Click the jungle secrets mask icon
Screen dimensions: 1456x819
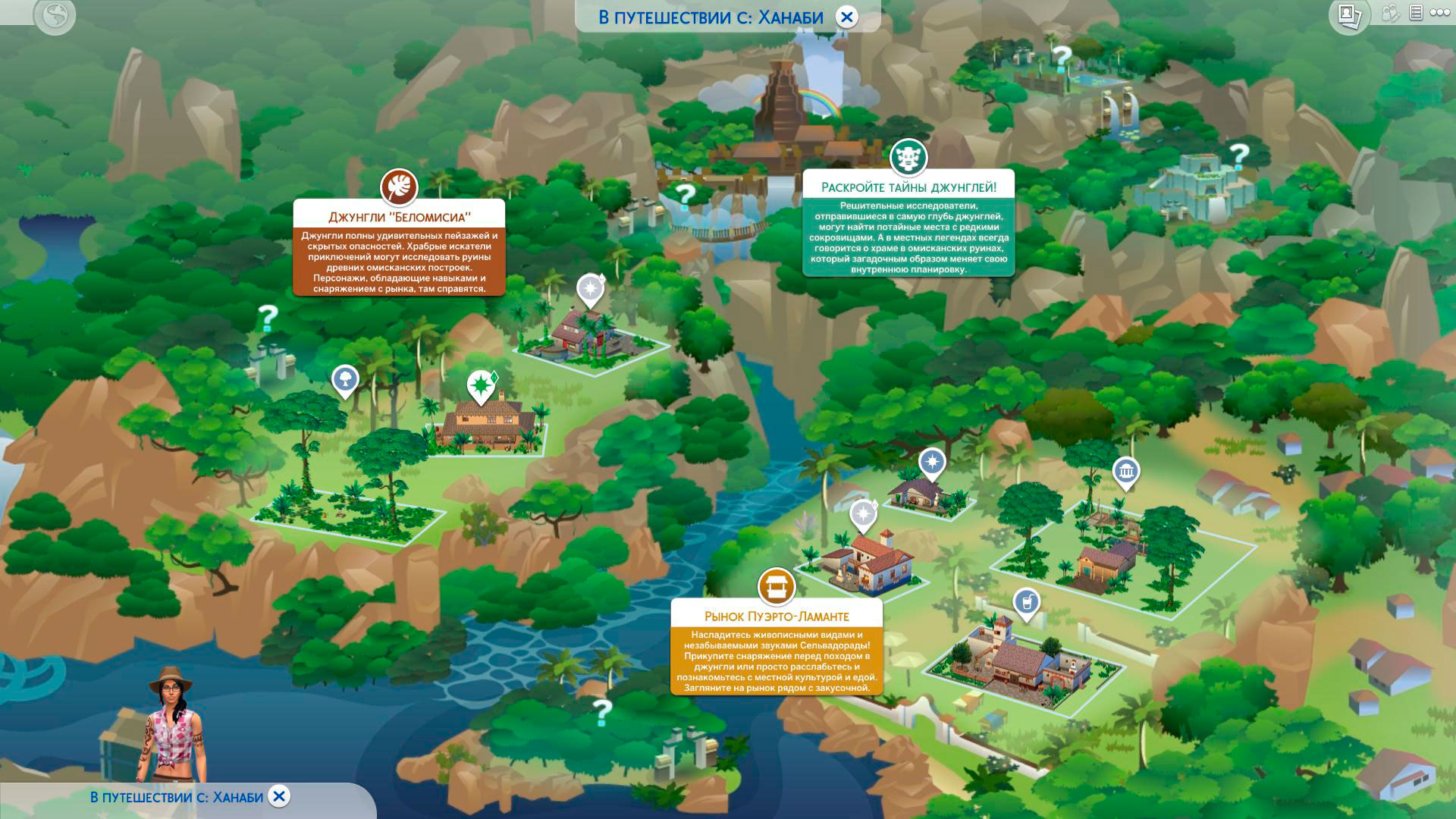[x=908, y=158]
